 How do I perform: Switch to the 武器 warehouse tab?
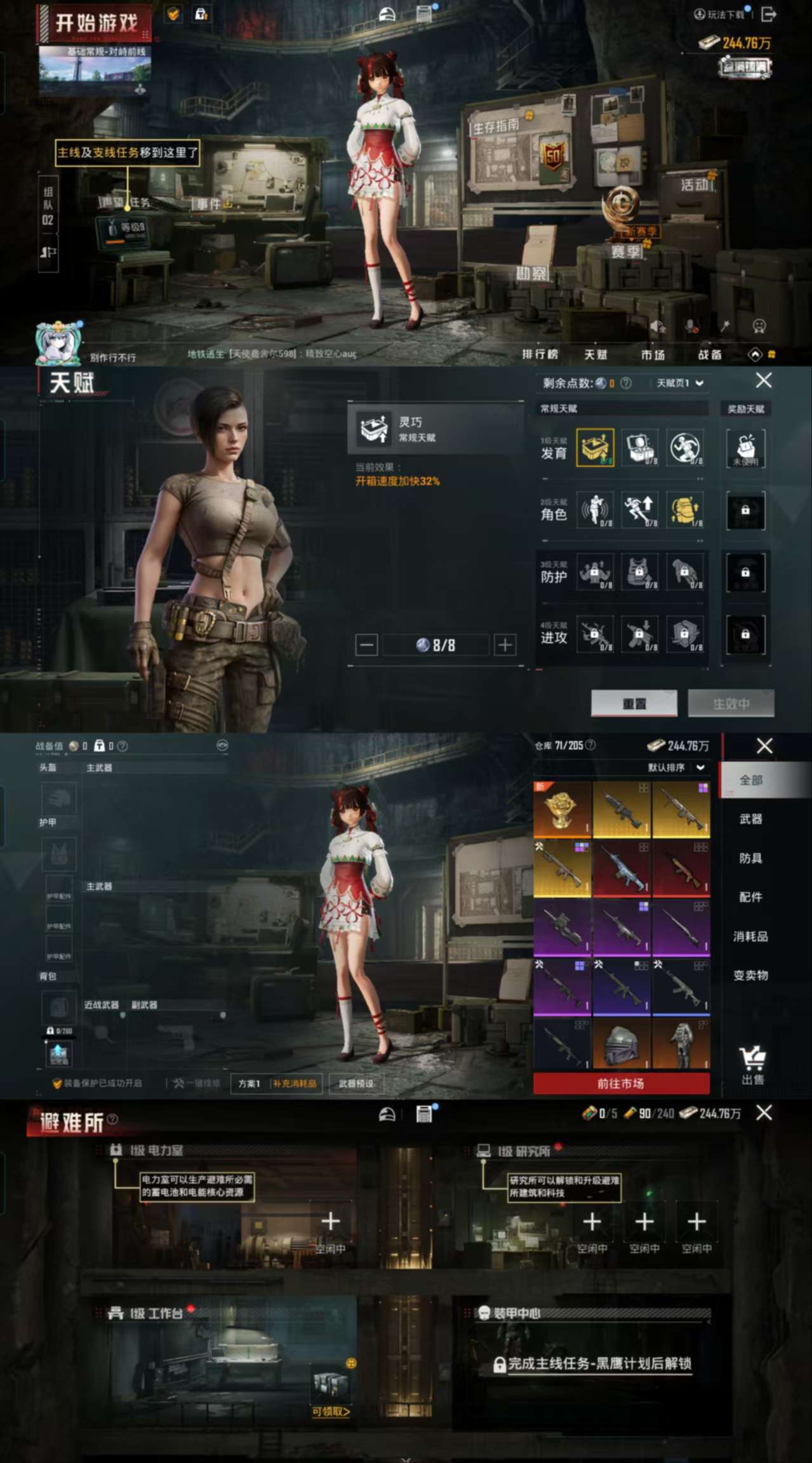[x=750, y=819]
